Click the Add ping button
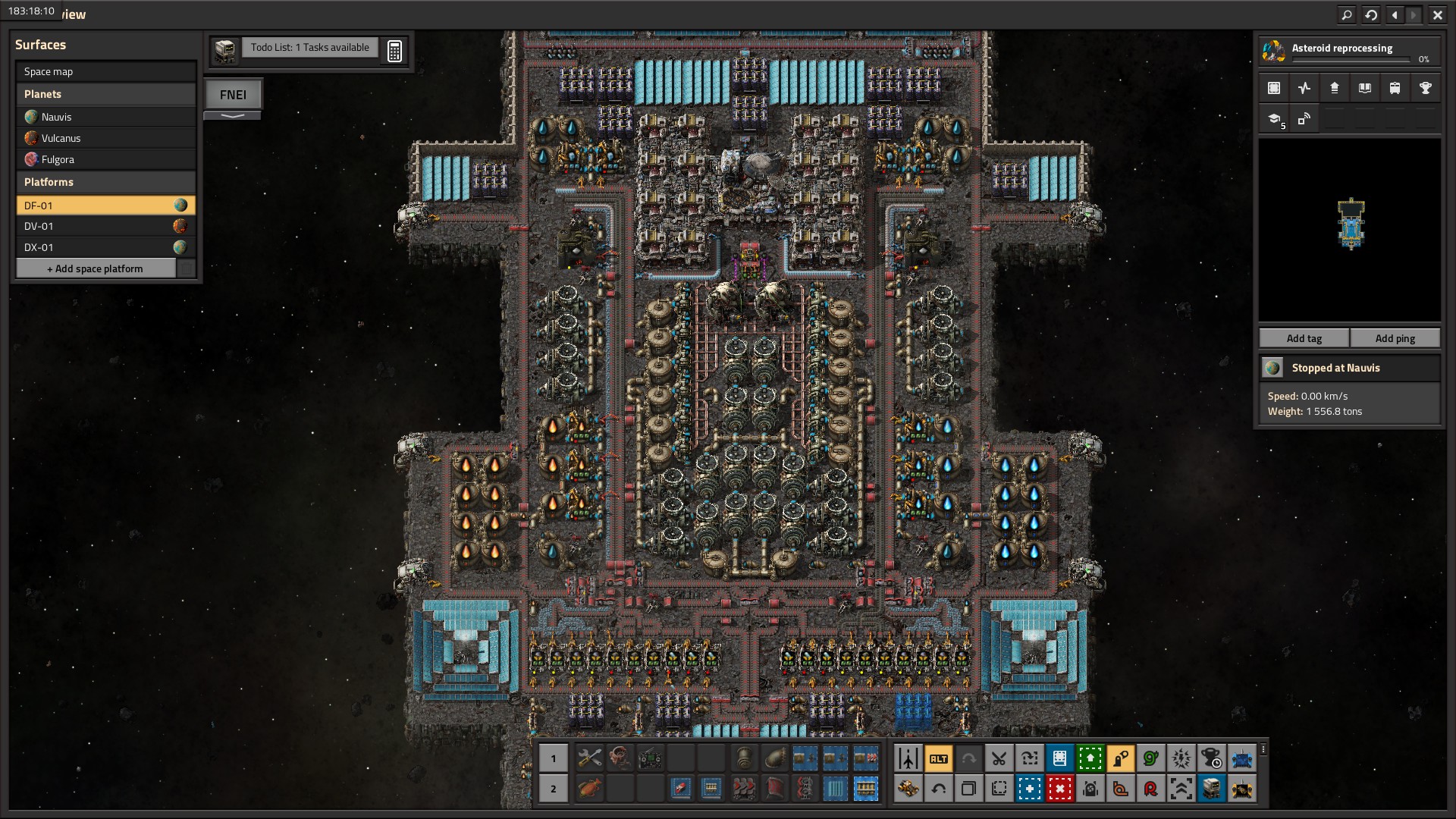The height and width of the screenshot is (819, 1456). click(x=1395, y=338)
